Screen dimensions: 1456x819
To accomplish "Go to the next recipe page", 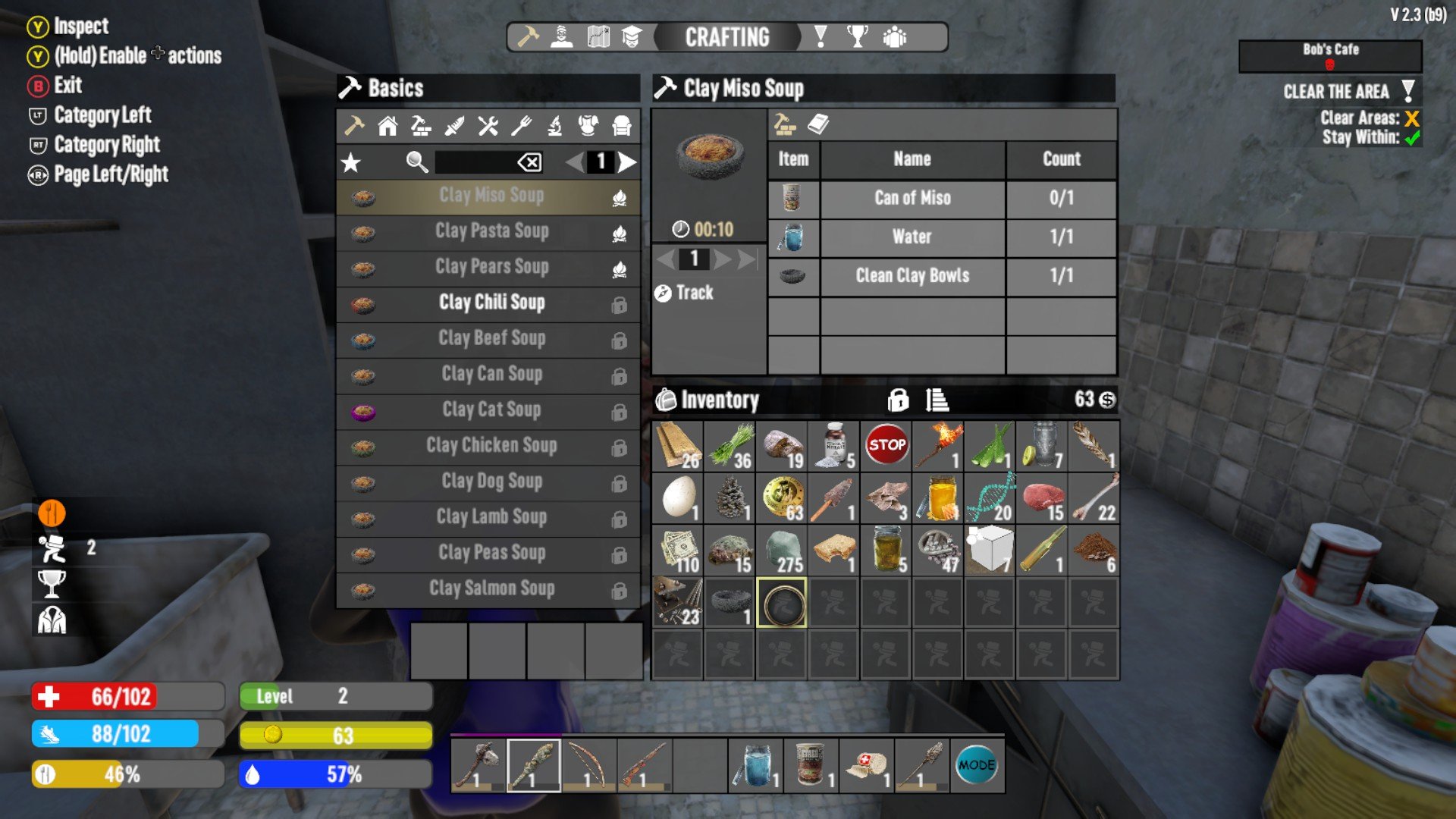I will [x=626, y=162].
